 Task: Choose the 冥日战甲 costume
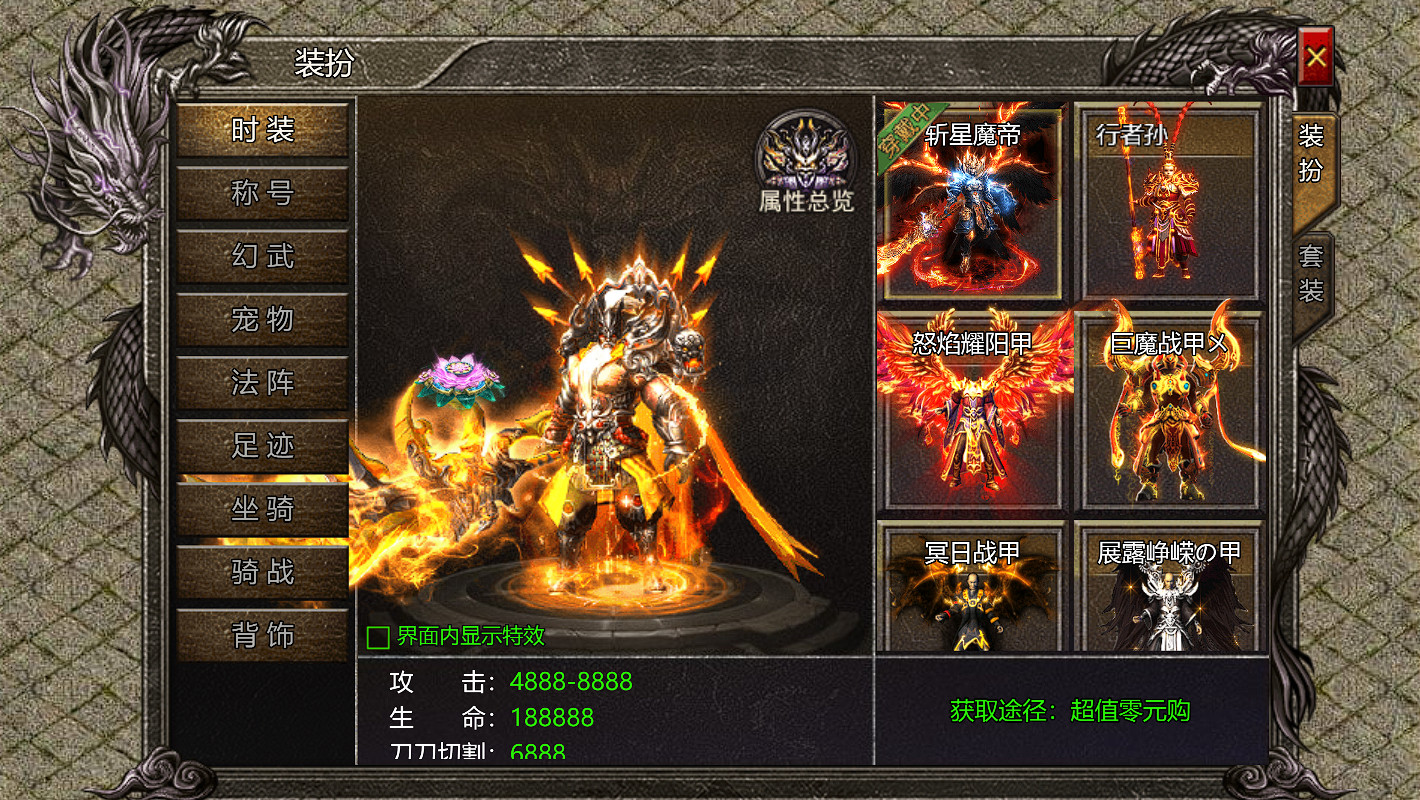coord(970,590)
